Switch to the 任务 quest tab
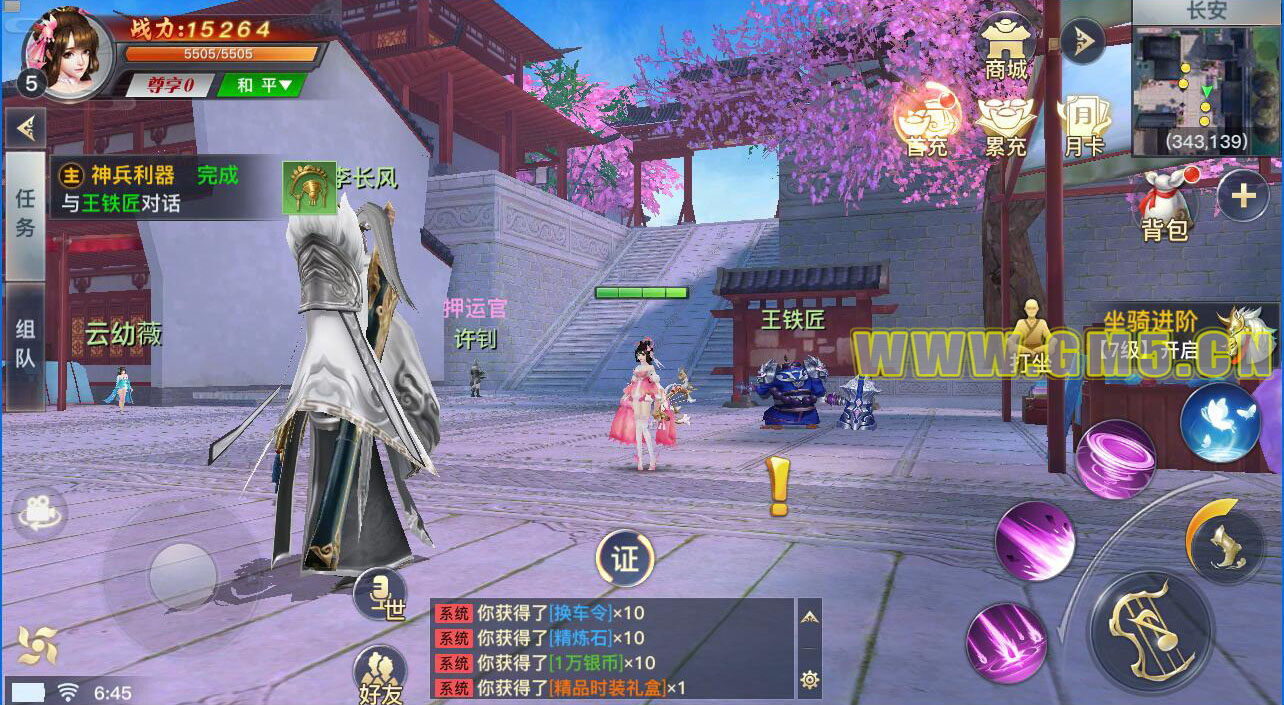Image resolution: width=1284 pixels, height=705 pixels. point(25,214)
